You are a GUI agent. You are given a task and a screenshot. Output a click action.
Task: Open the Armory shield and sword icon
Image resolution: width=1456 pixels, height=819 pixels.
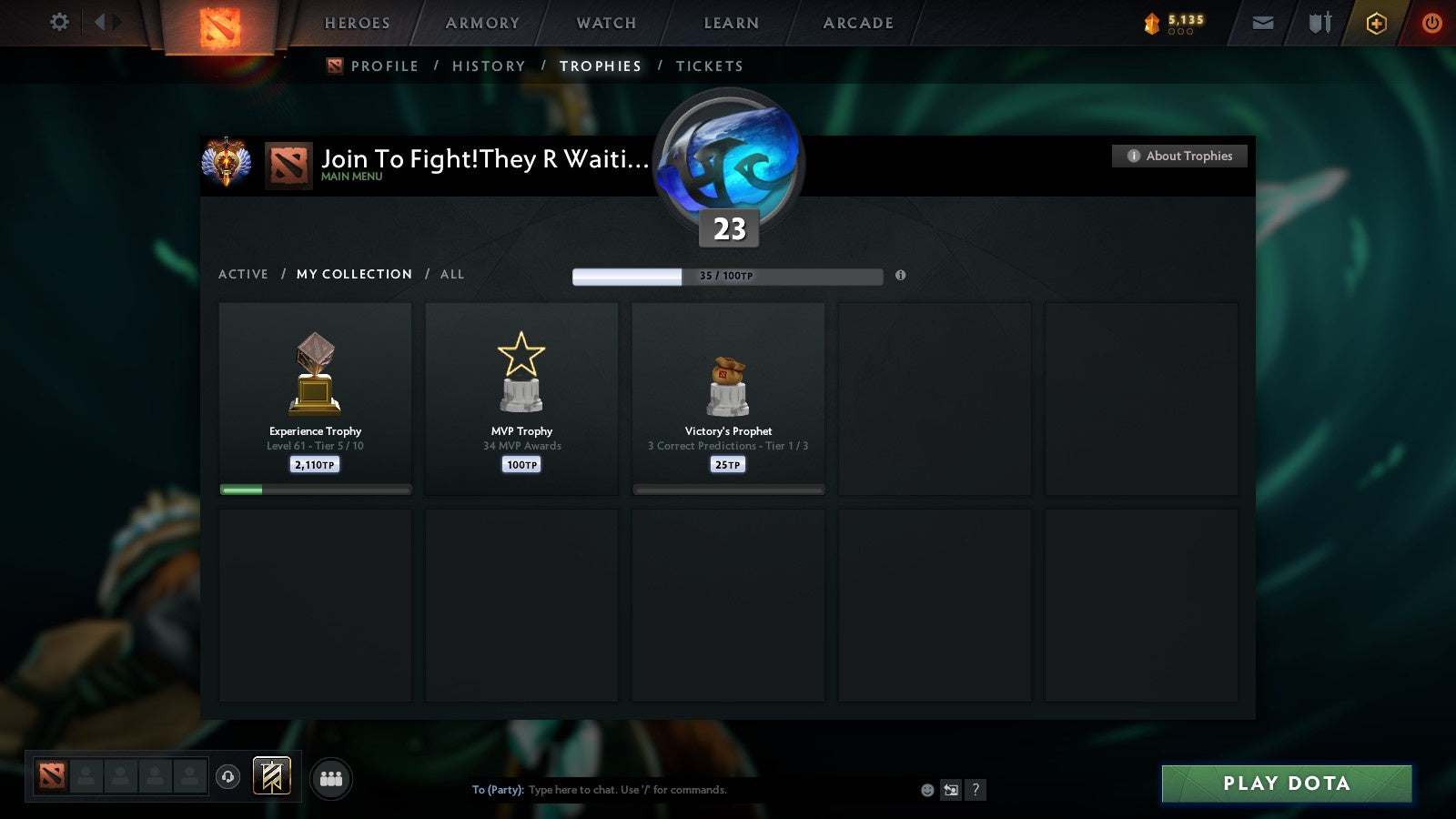click(1319, 23)
